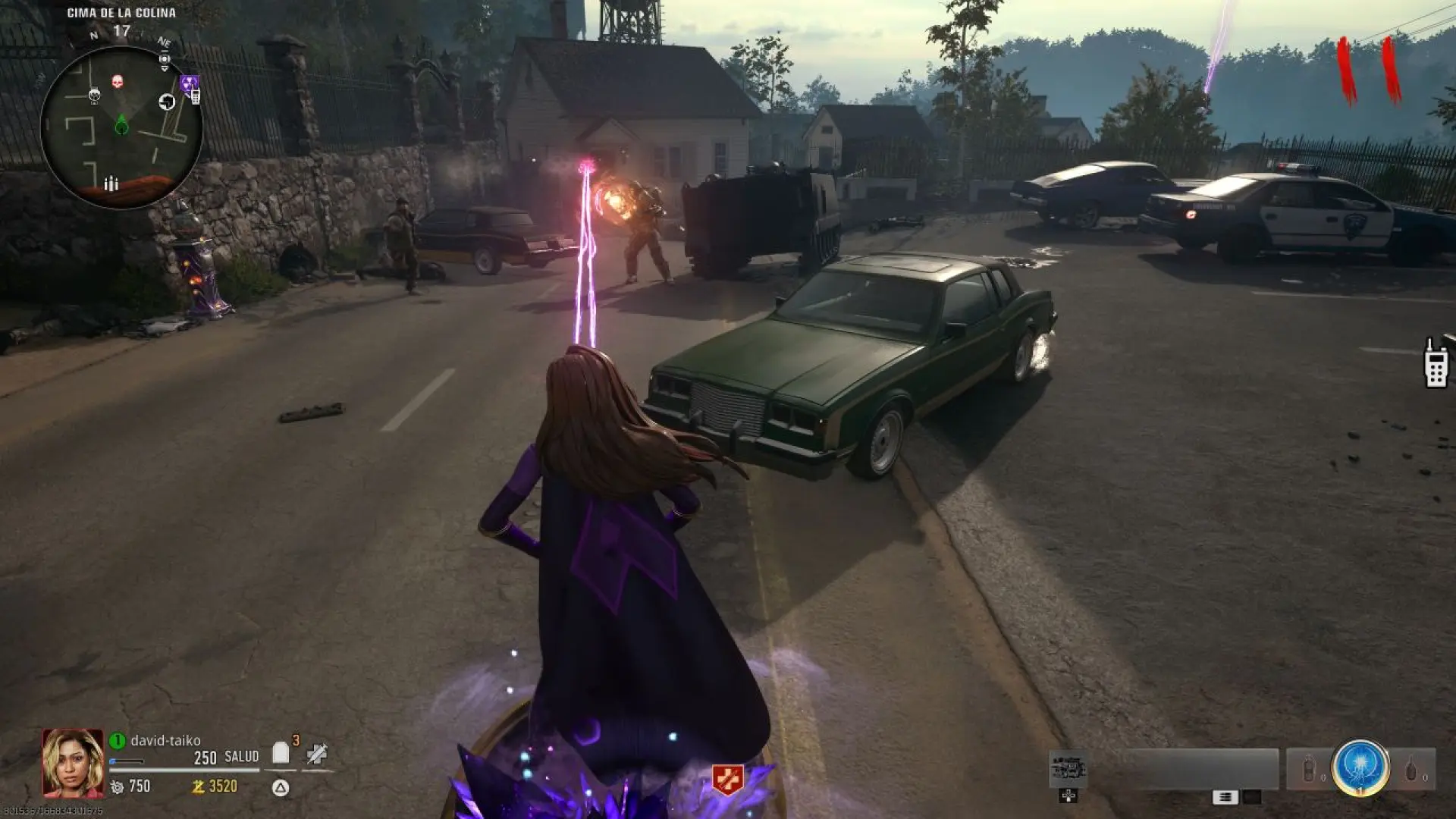Image resolution: width=1456 pixels, height=819 pixels.
Task: Expand the directional arrow icon on the minimap
Action: 168,101
